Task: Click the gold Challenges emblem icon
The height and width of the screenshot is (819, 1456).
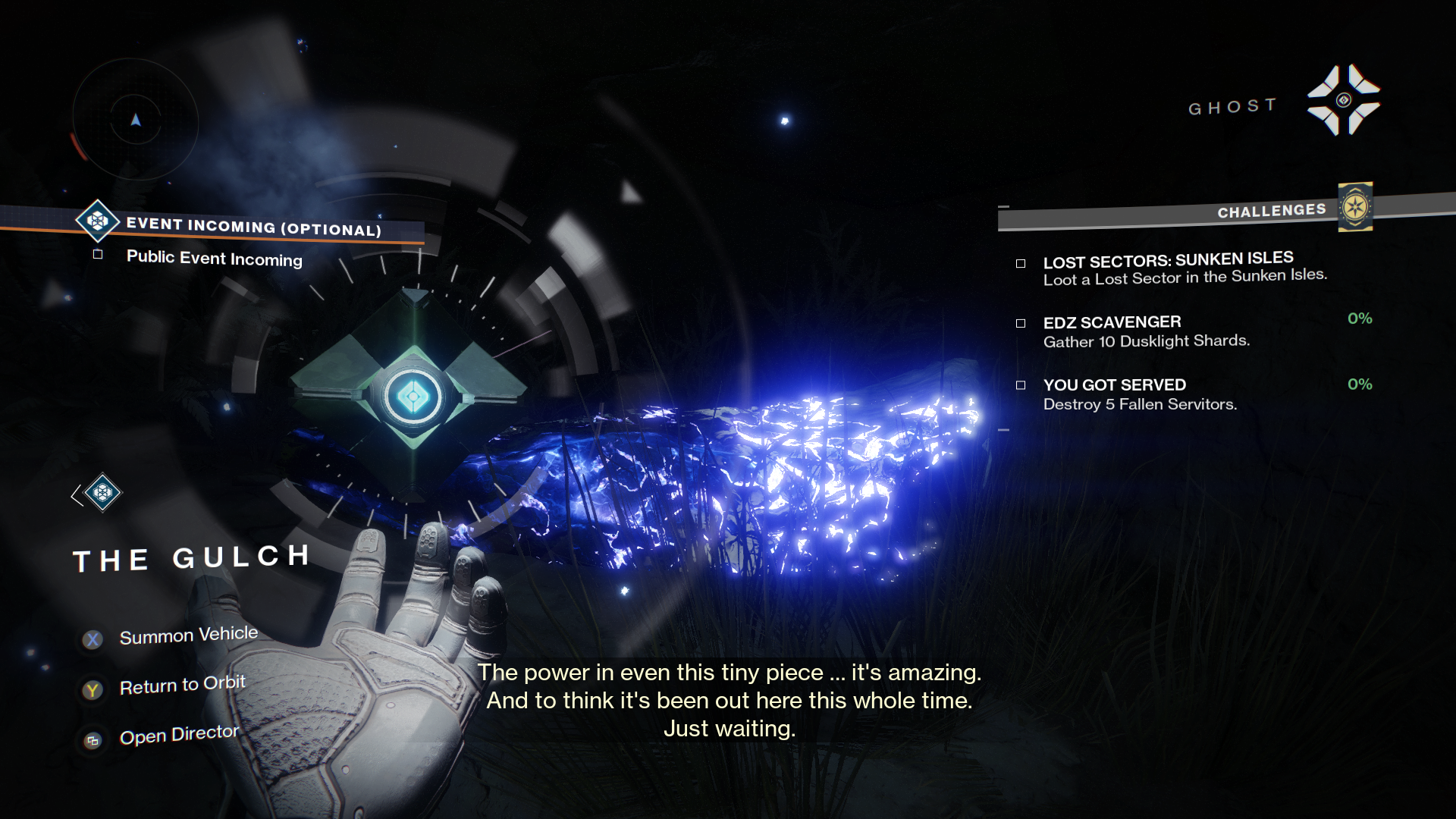Action: point(1355,206)
